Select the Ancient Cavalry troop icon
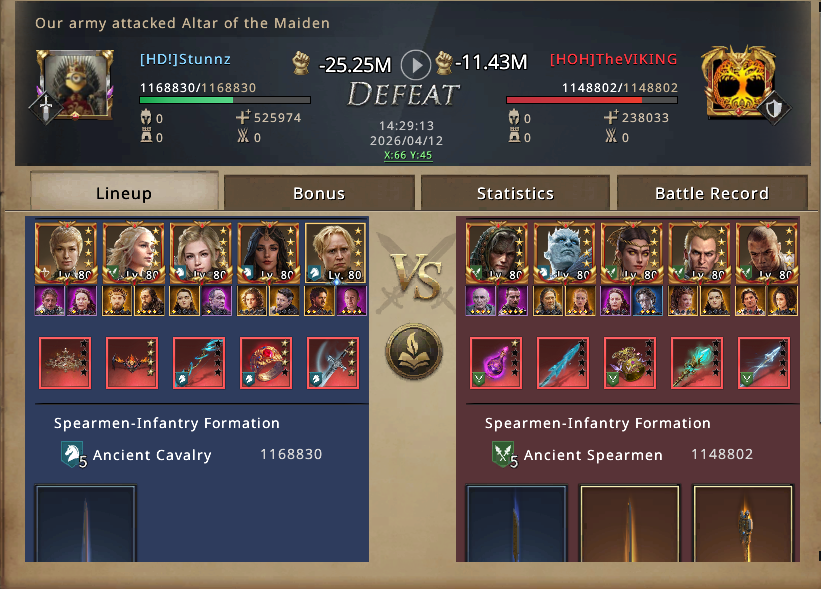The width and height of the screenshot is (821, 589). click(74, 455)
